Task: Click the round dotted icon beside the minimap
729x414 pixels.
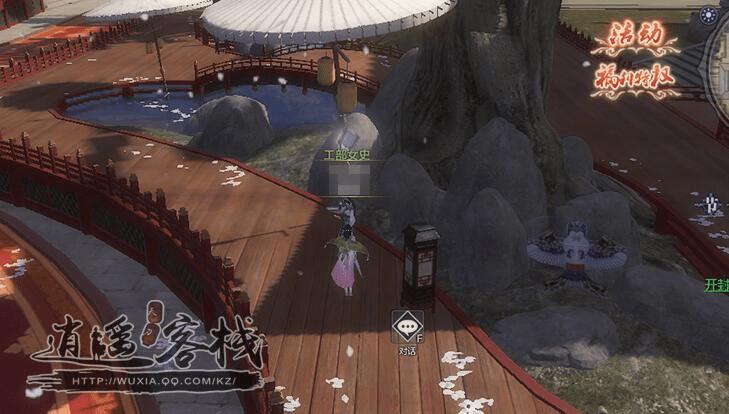Action: click(709, 15)
